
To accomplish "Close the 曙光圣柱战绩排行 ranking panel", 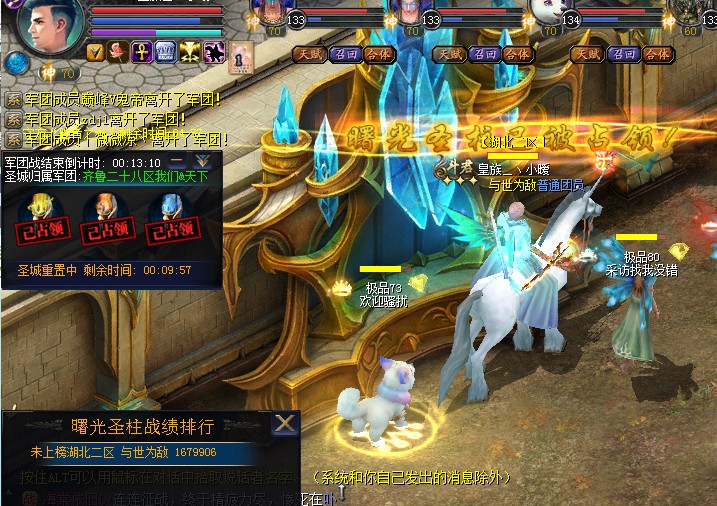I will pos(286,424).
